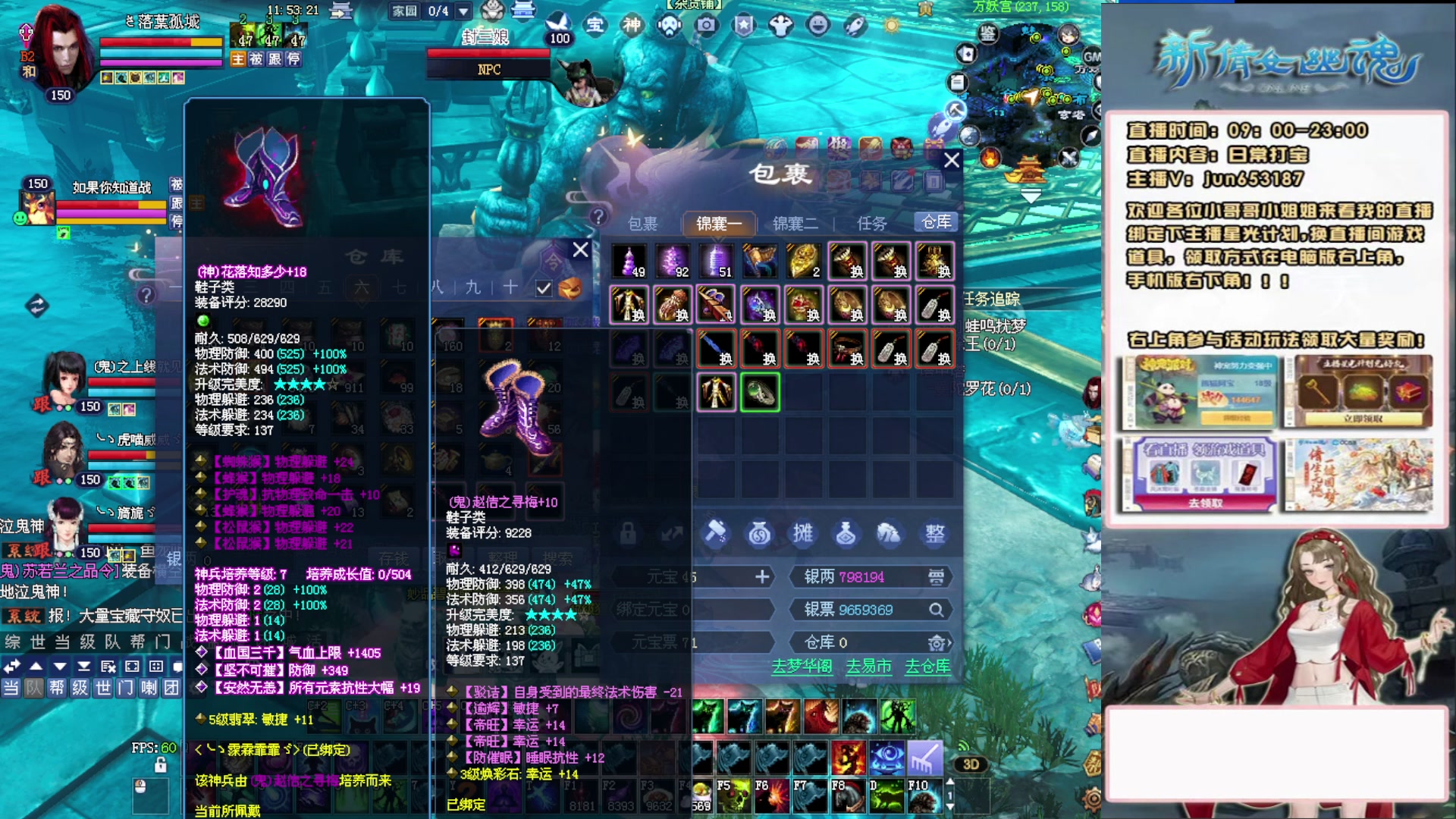Click the rocket icon in the top toolbar
Screen dimensions: 1456x819
853,25
